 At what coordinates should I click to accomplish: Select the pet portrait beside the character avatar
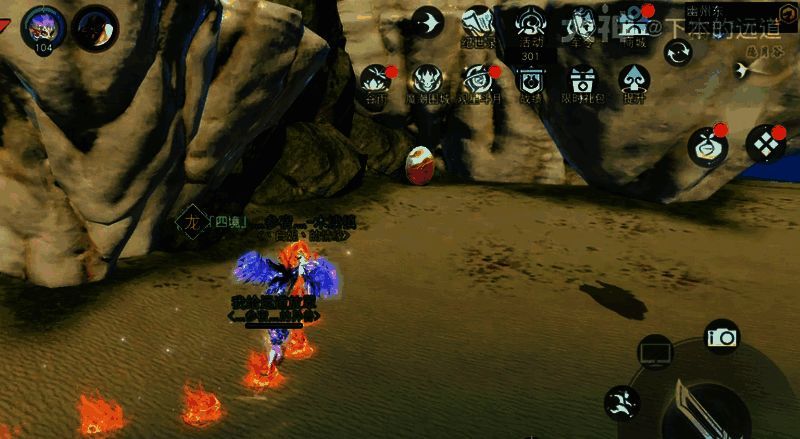[x=95, y=26]
